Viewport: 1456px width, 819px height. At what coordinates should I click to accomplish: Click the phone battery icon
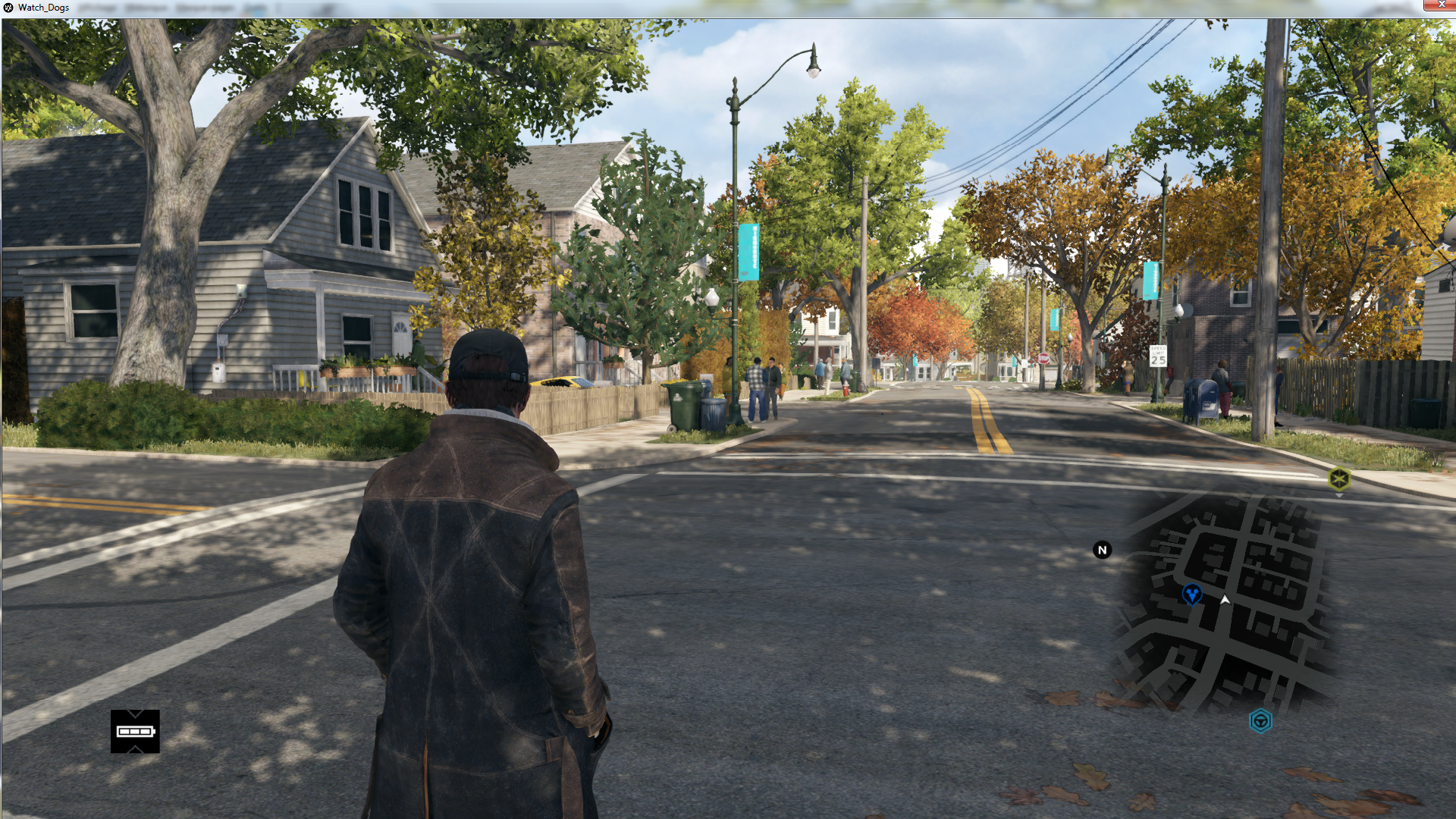click(x=135, y=731)
